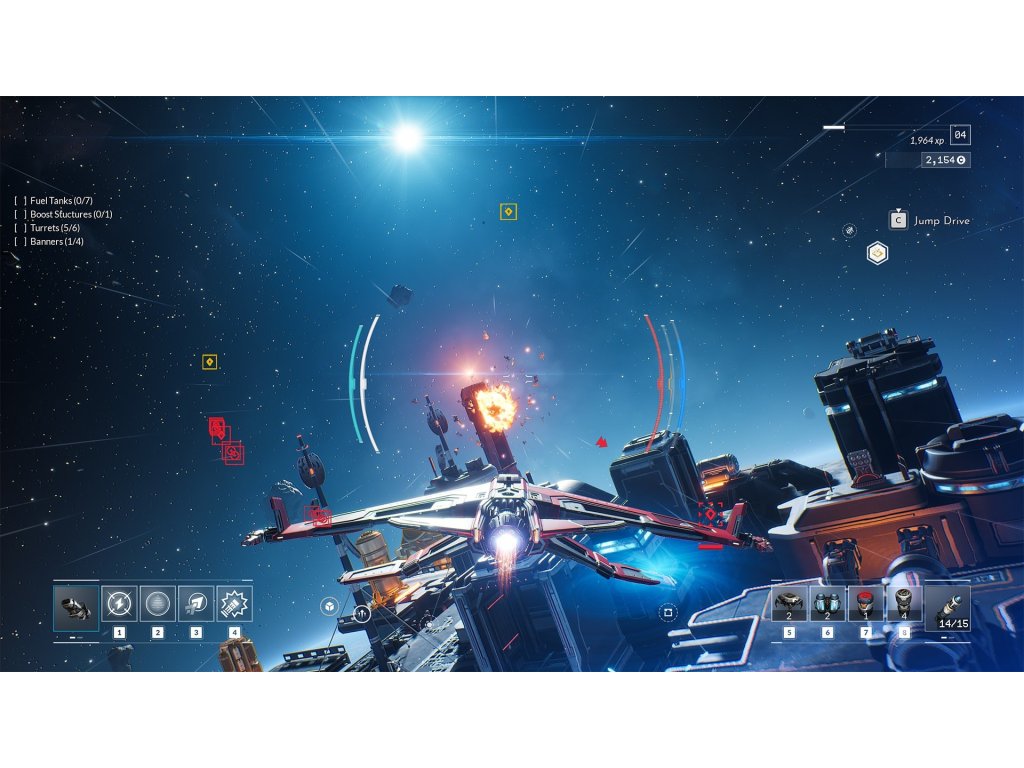Activate the burst ability in slot 4
This screenshot has width=1024, height=768.
coord(234,604)
